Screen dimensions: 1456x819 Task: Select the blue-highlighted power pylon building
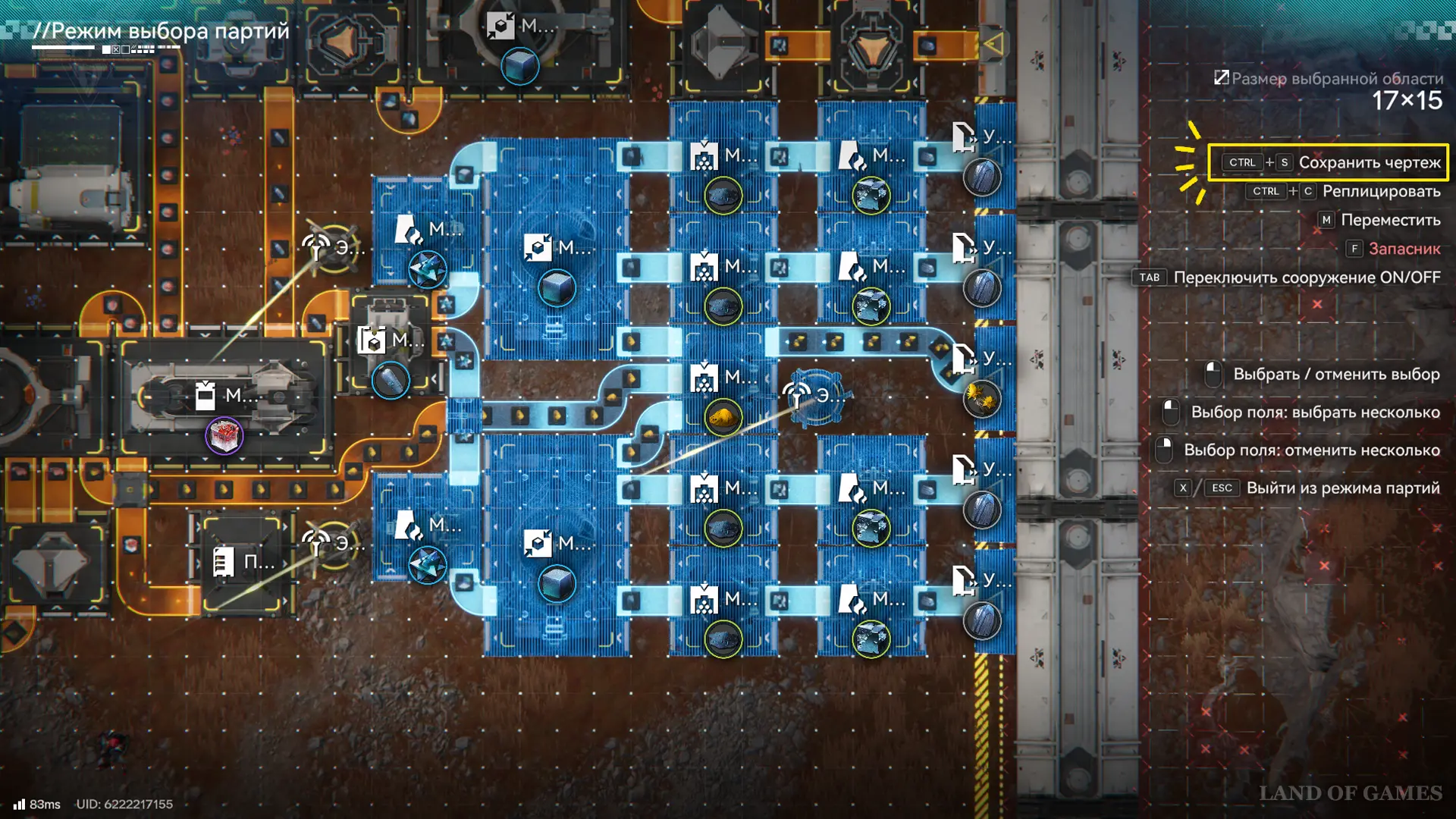point(816,396)
